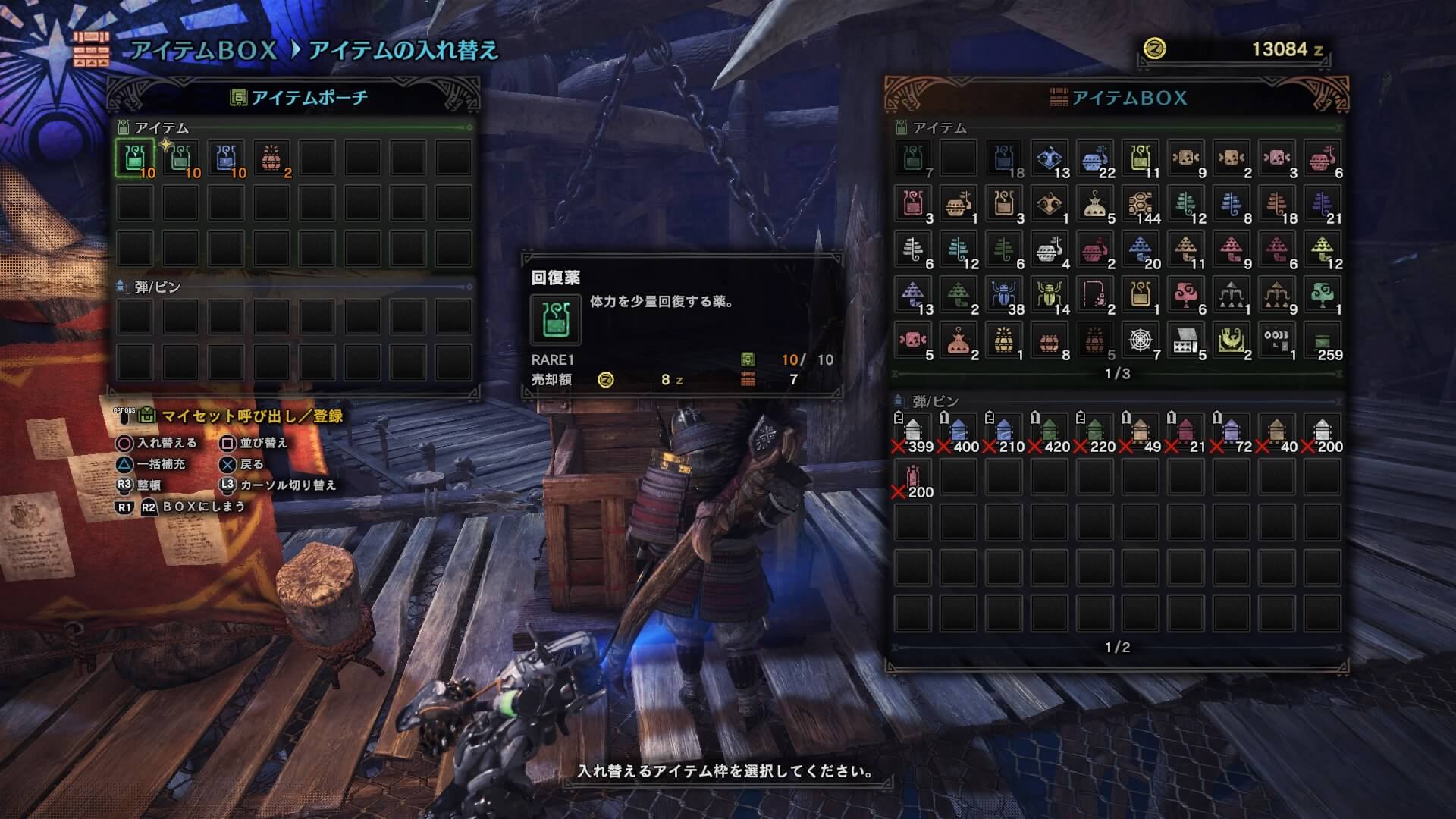This screenshot has width=1456, height=819.
Task: Select the fishing rod item in the box
Action: 1095,296
